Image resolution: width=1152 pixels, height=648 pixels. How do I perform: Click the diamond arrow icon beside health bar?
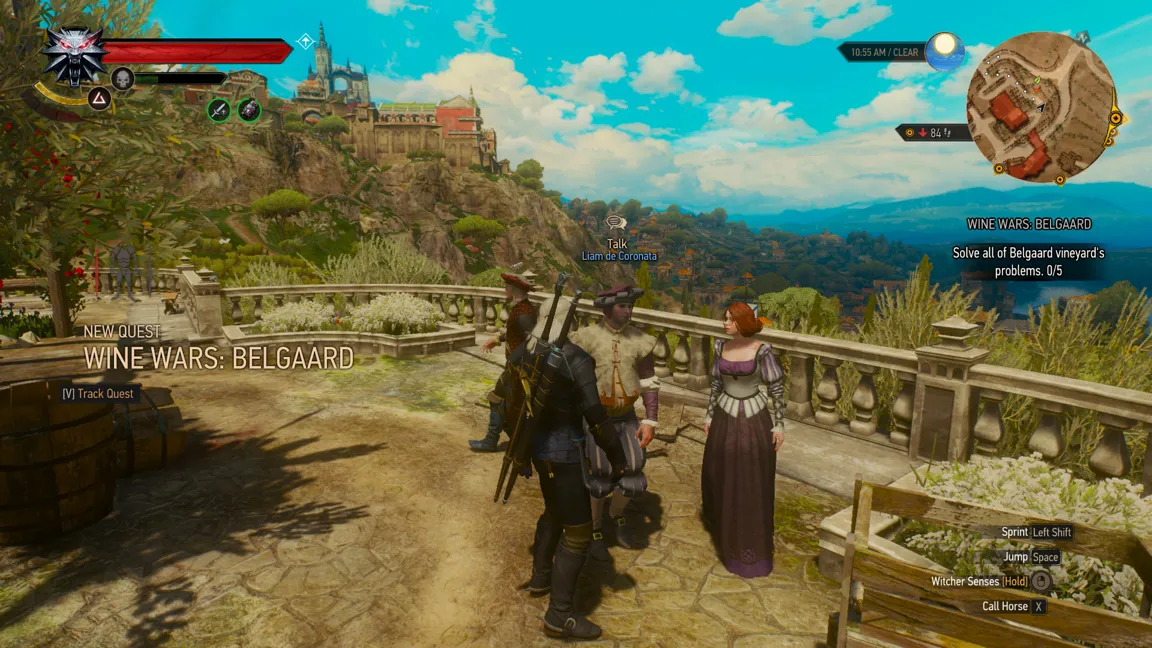pos(306,42)
